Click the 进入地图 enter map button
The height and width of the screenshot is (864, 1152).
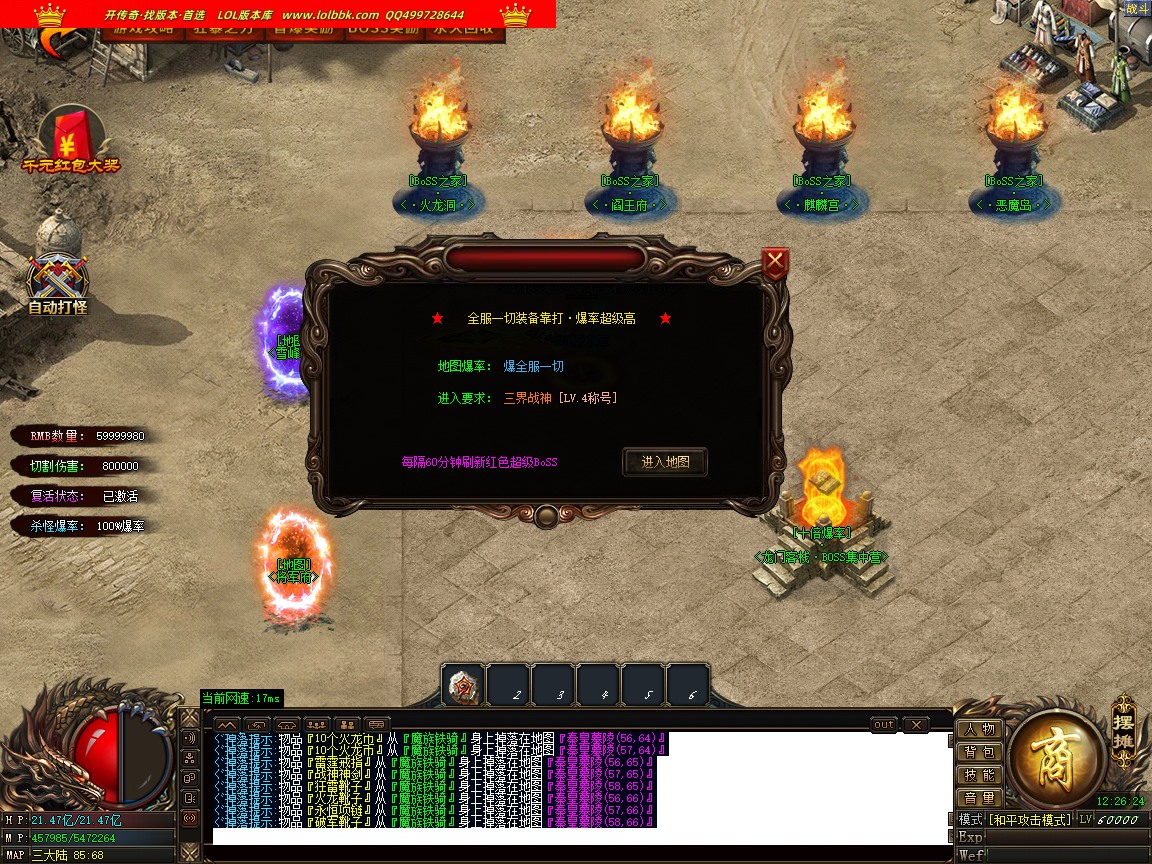pyautogui.click(x=665, y=462)
